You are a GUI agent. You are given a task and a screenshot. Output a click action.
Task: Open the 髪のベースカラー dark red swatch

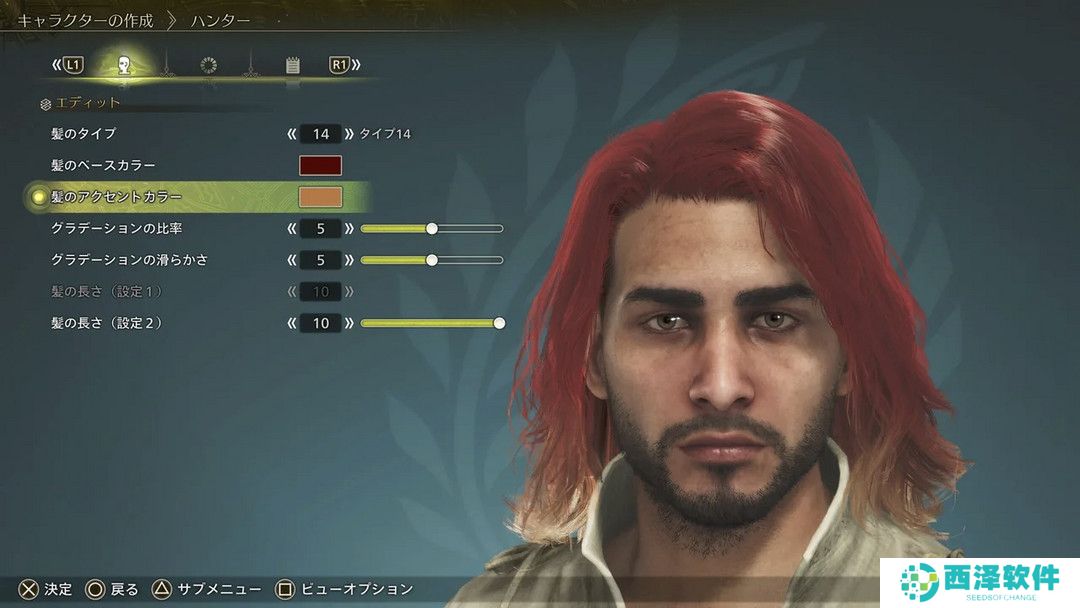[x=320, y=166]
